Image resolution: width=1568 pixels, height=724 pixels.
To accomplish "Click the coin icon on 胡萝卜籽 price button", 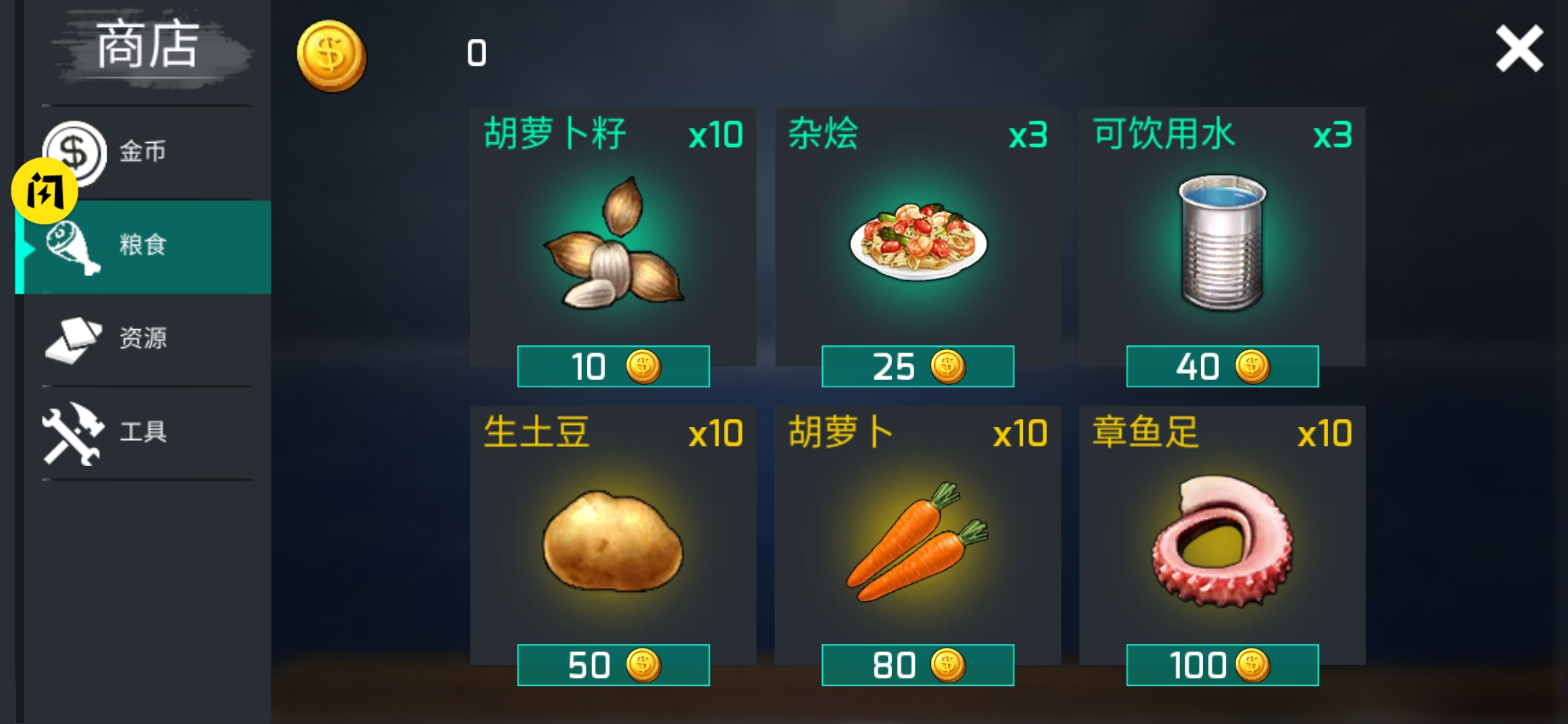I will tap(645, 367).
